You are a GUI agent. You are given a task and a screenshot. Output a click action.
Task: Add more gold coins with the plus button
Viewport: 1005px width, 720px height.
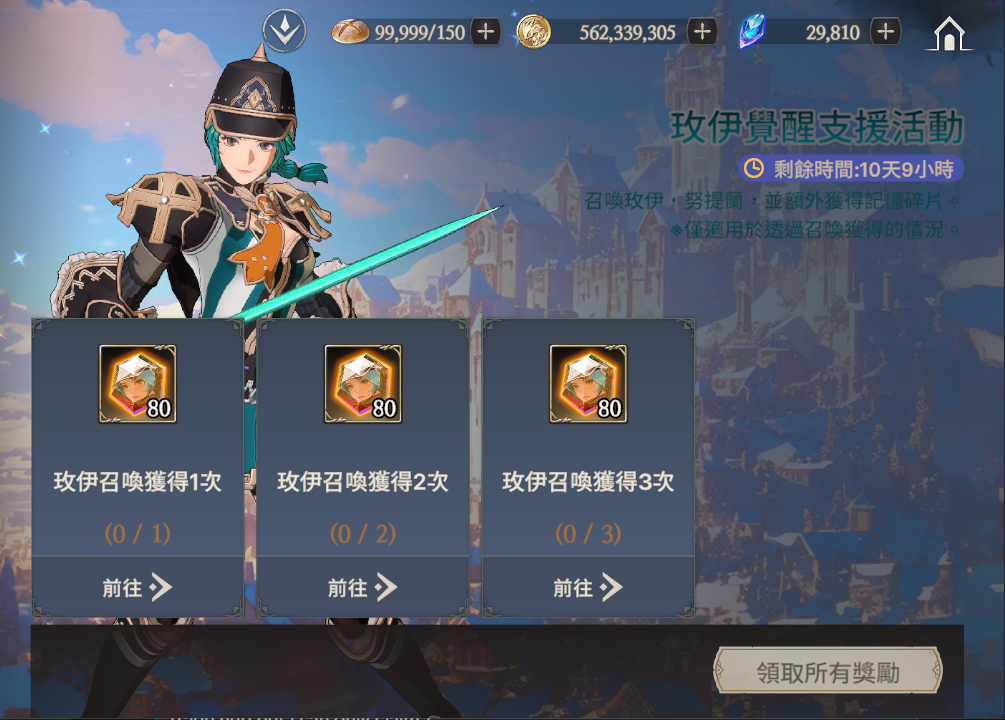click(x=702, y=32)
